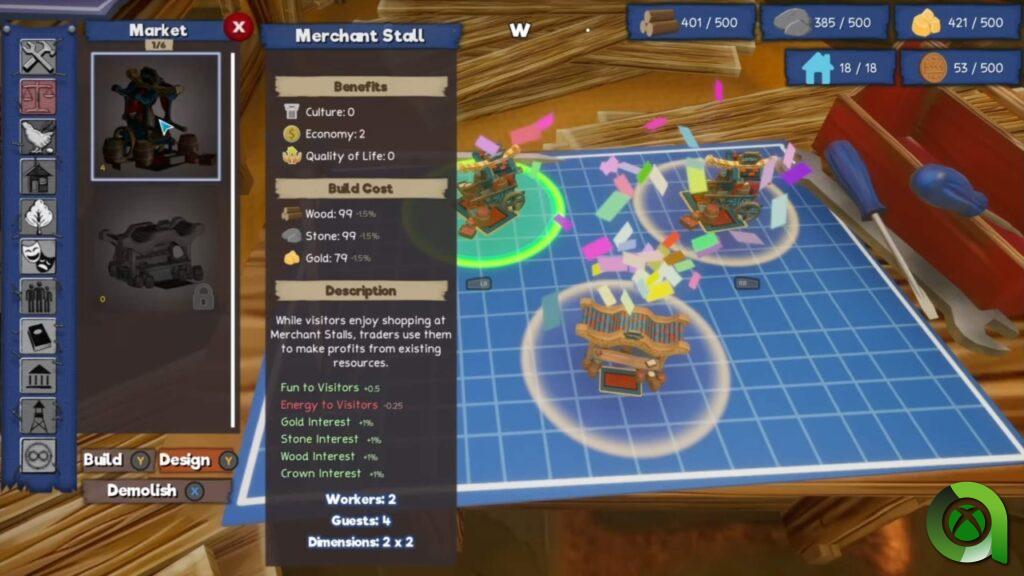Switch to the balance scales market category
The height and width of the screenshot is (576, 1024).
point(38,96)
